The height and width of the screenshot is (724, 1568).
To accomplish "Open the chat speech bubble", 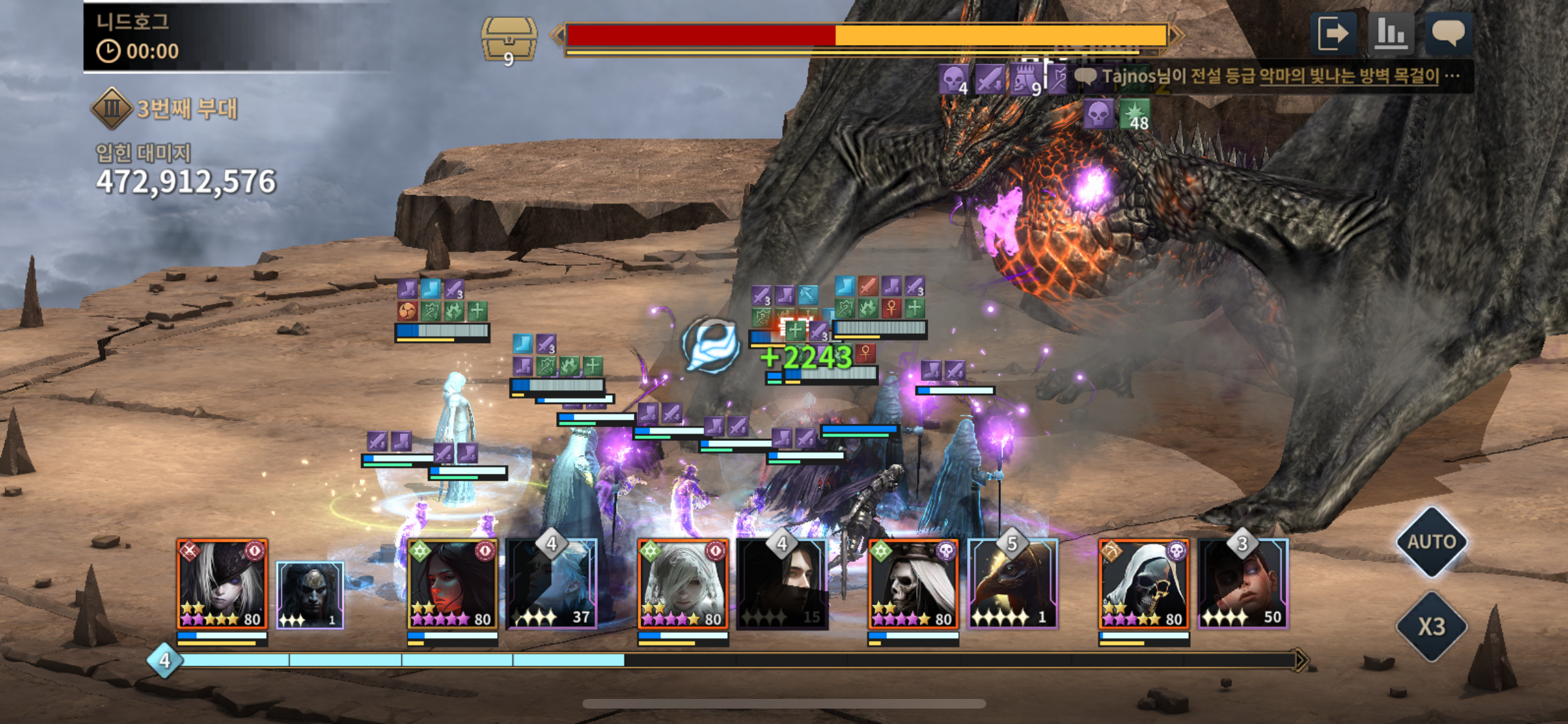I will pyautogui.click(x=1448, y=33).
